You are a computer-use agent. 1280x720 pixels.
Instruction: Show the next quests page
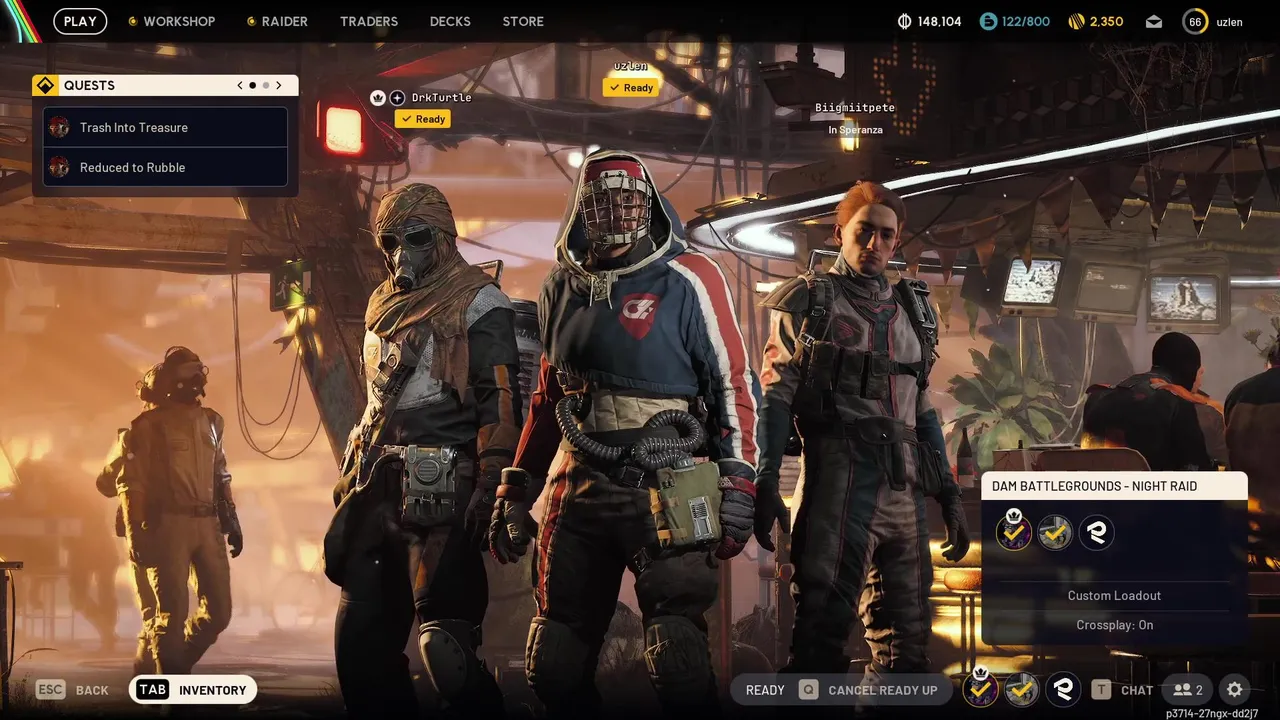point(279,86)
